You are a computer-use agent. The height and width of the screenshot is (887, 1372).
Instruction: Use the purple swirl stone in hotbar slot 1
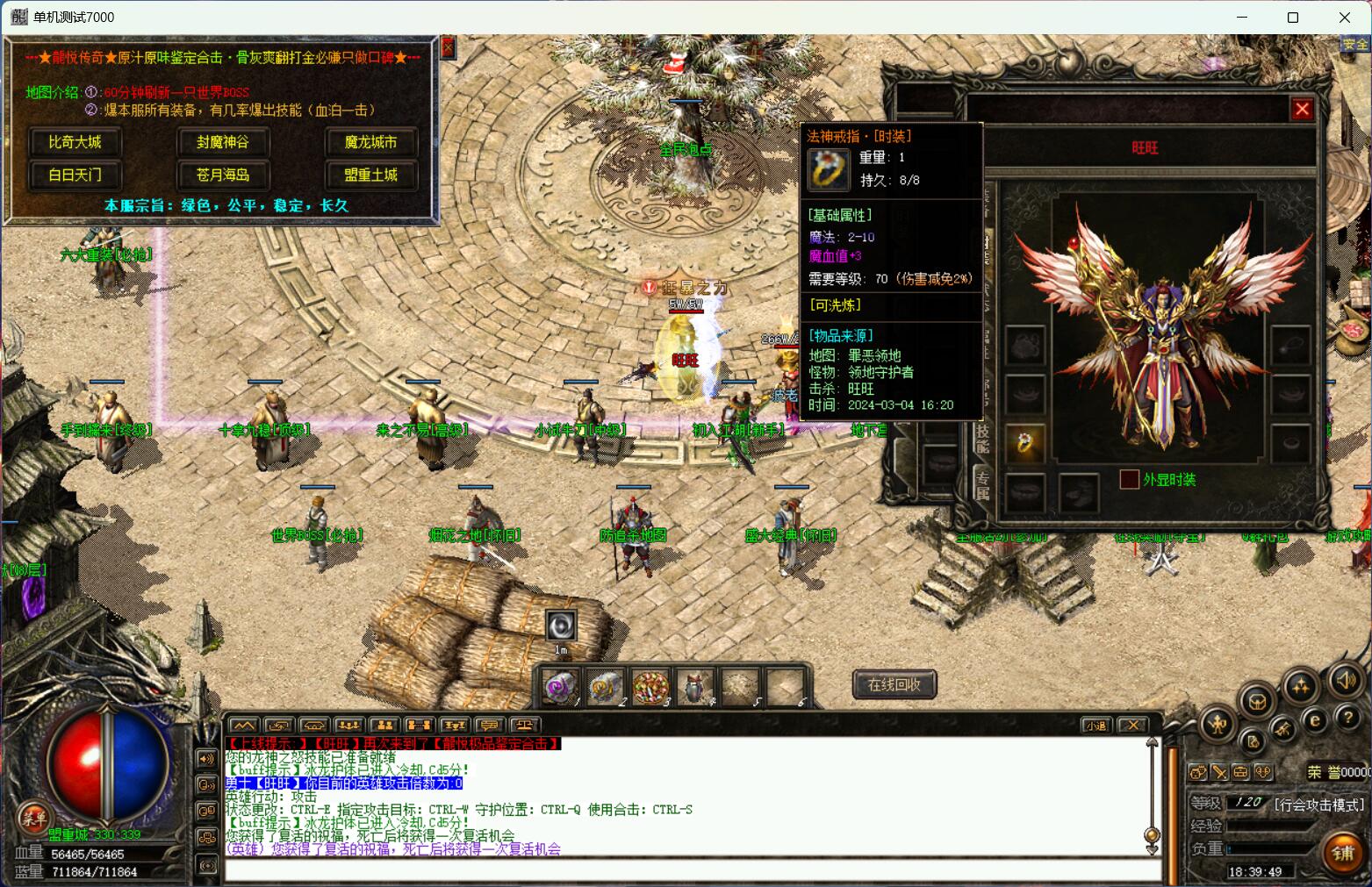click(560, 687)
